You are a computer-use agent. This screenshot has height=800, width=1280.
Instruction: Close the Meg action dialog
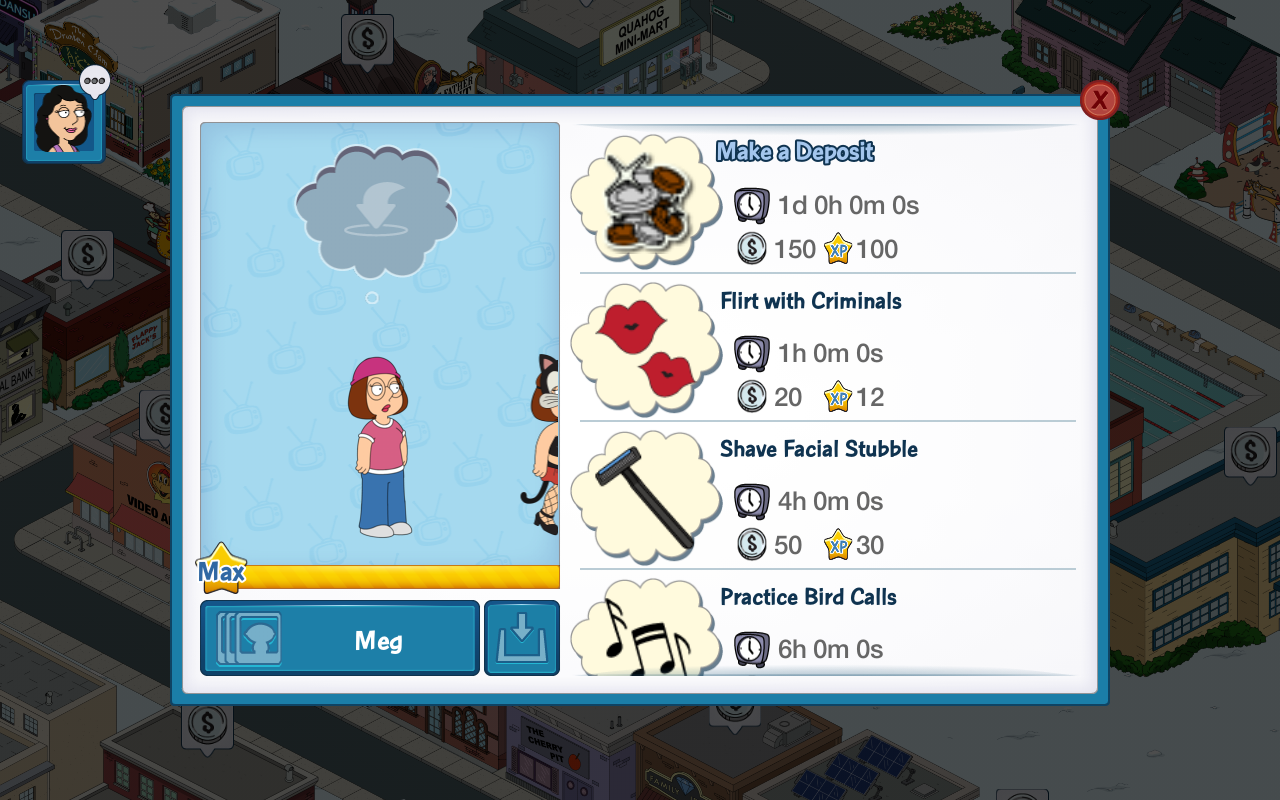coord(1099,100)
